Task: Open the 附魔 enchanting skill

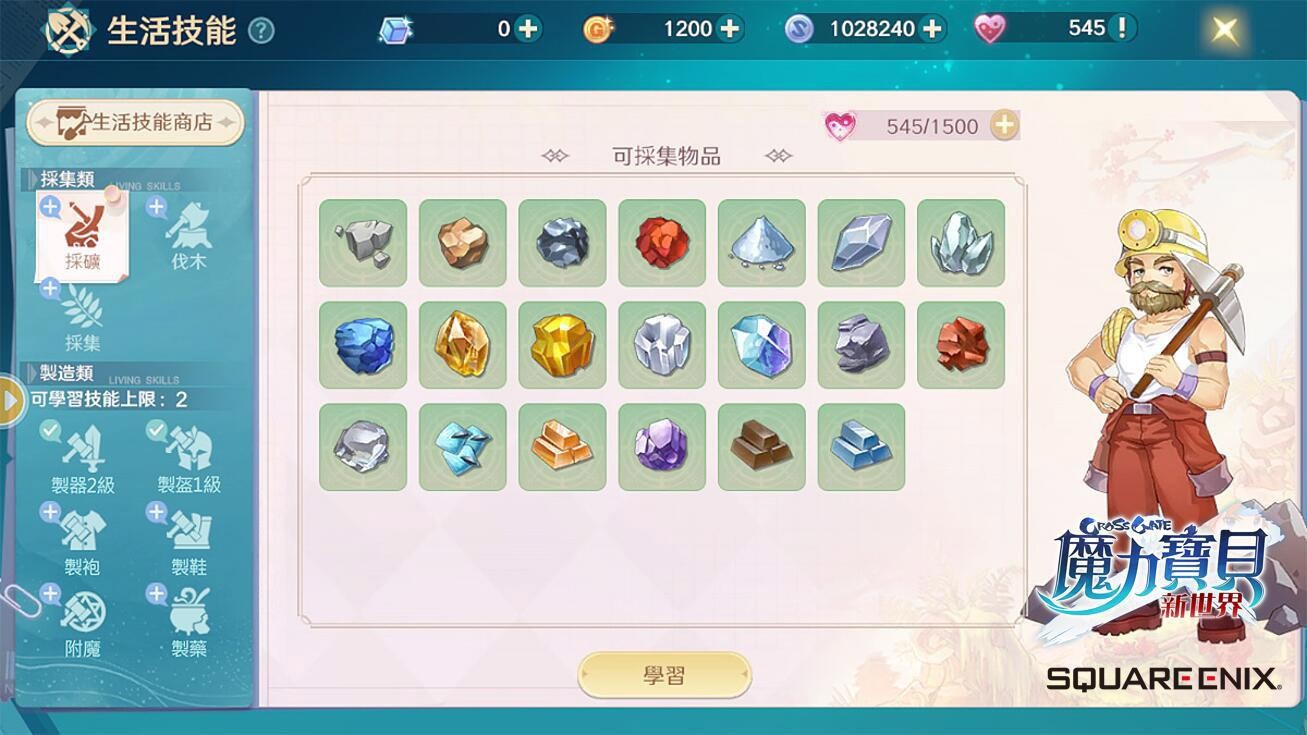Action: coord(83,623)
